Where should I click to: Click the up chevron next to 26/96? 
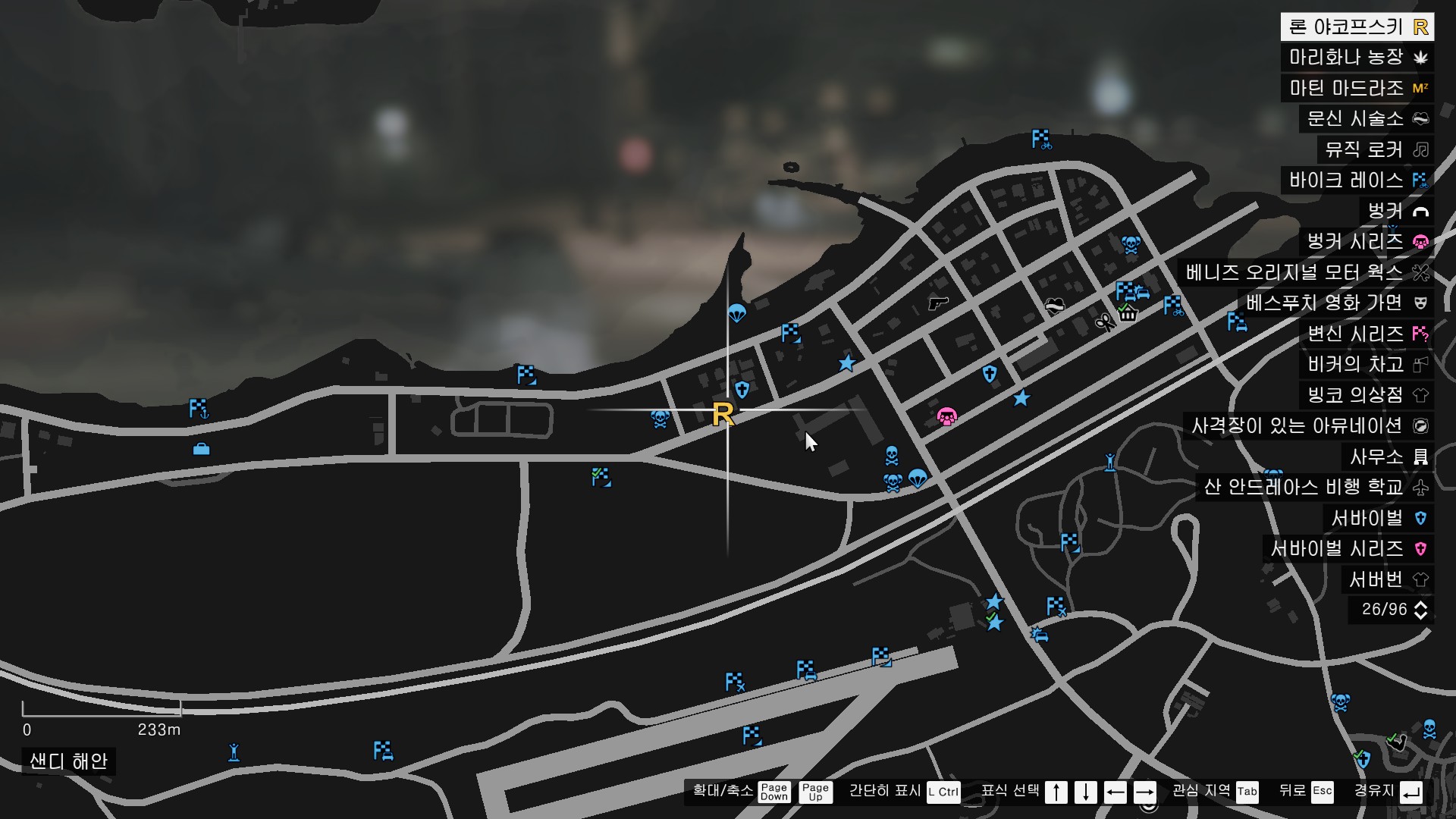pos(1420,604)
